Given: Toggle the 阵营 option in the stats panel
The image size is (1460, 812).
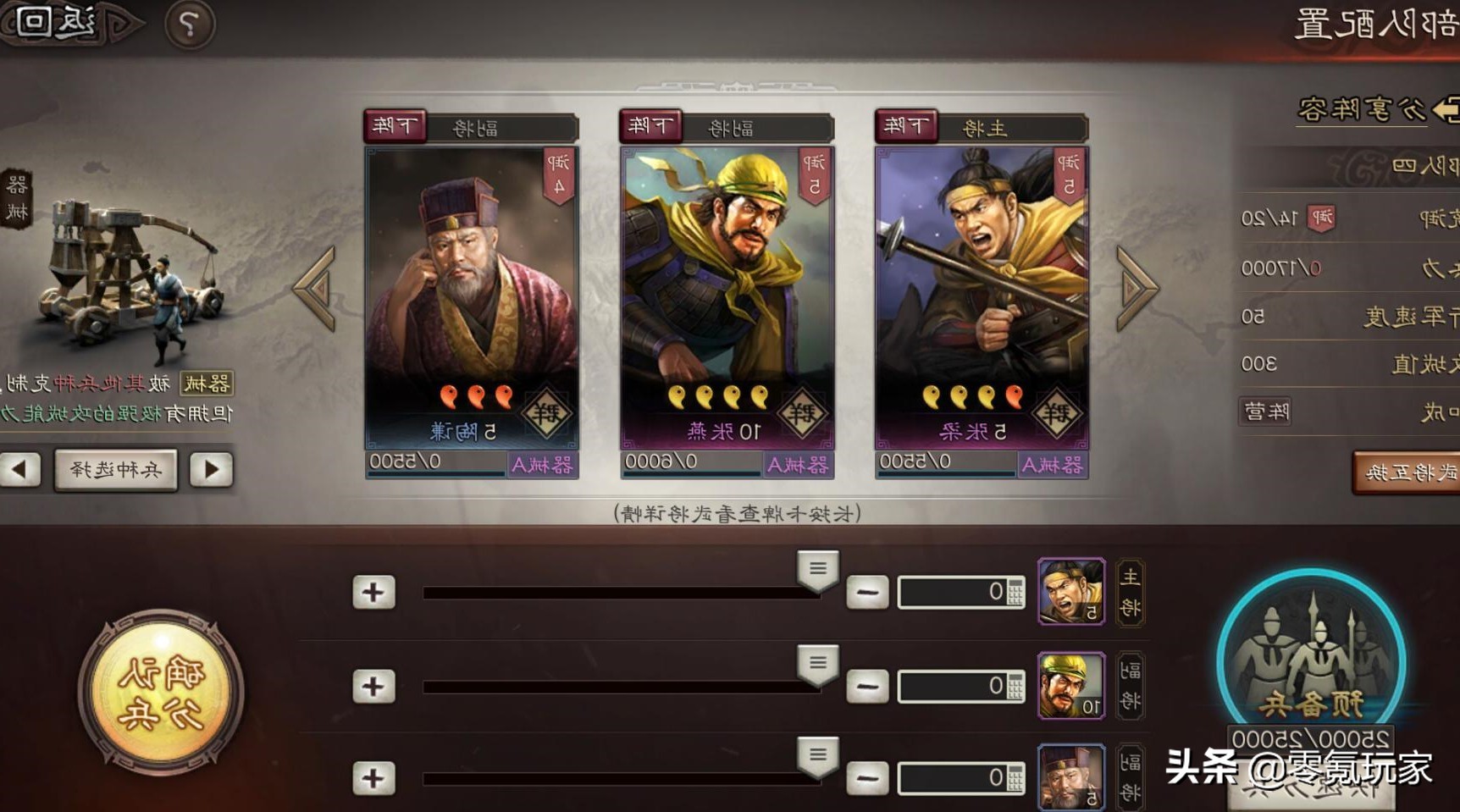Looking at the screenshot, I should click(x=1264, y=411).
